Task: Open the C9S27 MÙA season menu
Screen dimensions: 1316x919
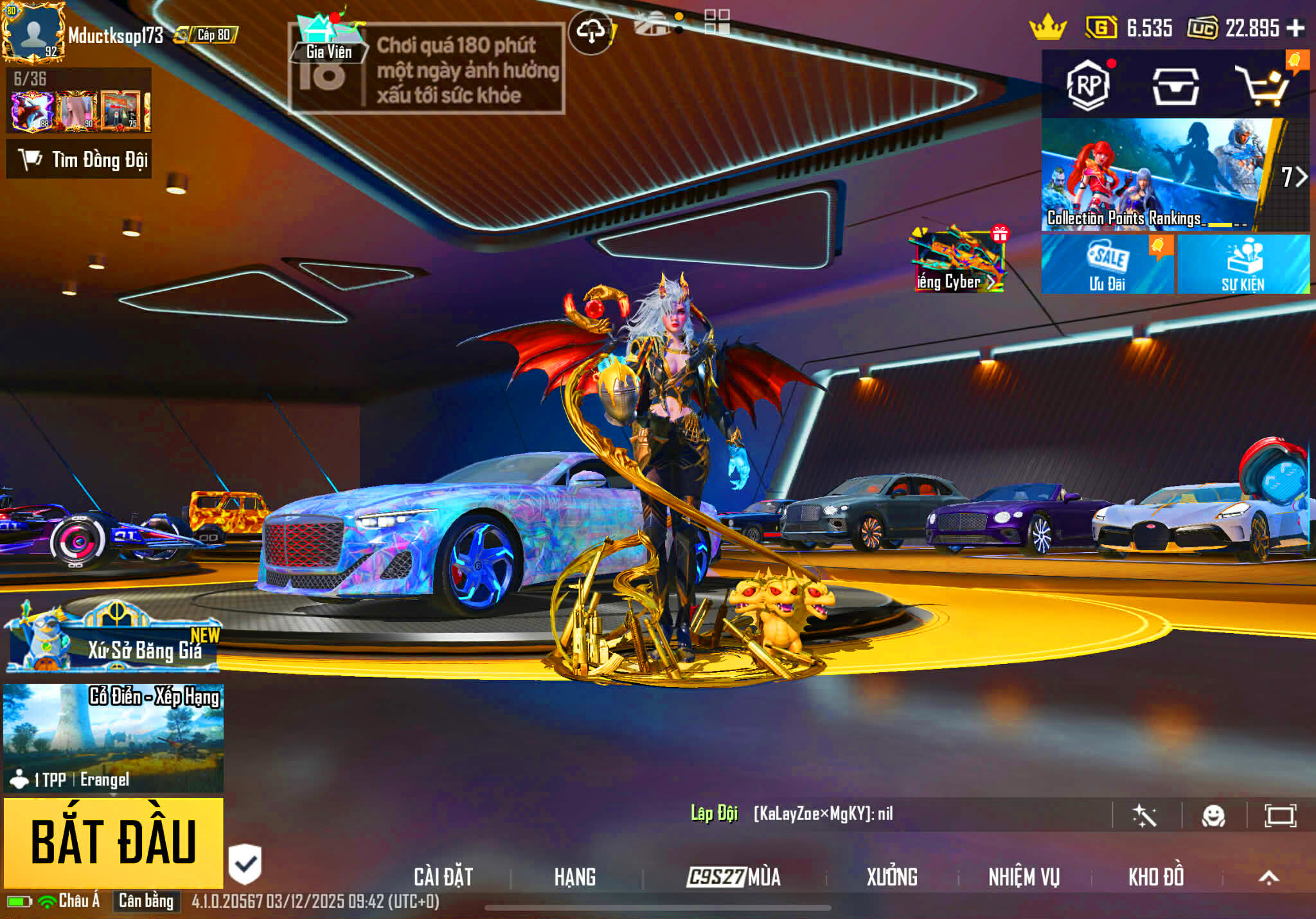Action: click(733, 877)
